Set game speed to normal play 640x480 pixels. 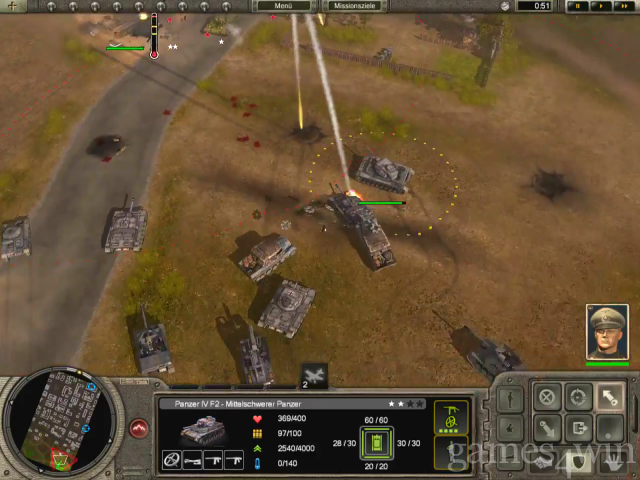point(600,6)
